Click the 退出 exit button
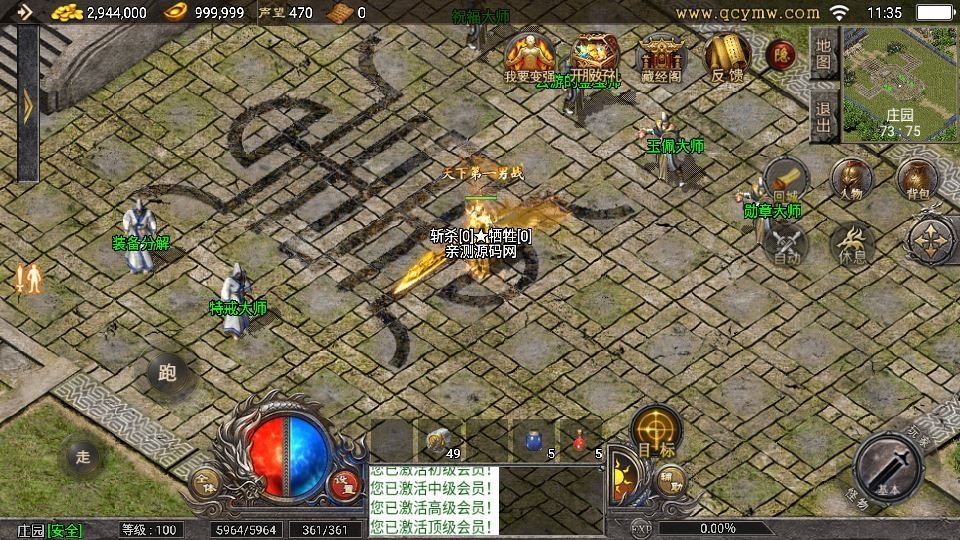This screenshot has width=960, height=540. tap(823, 117)
